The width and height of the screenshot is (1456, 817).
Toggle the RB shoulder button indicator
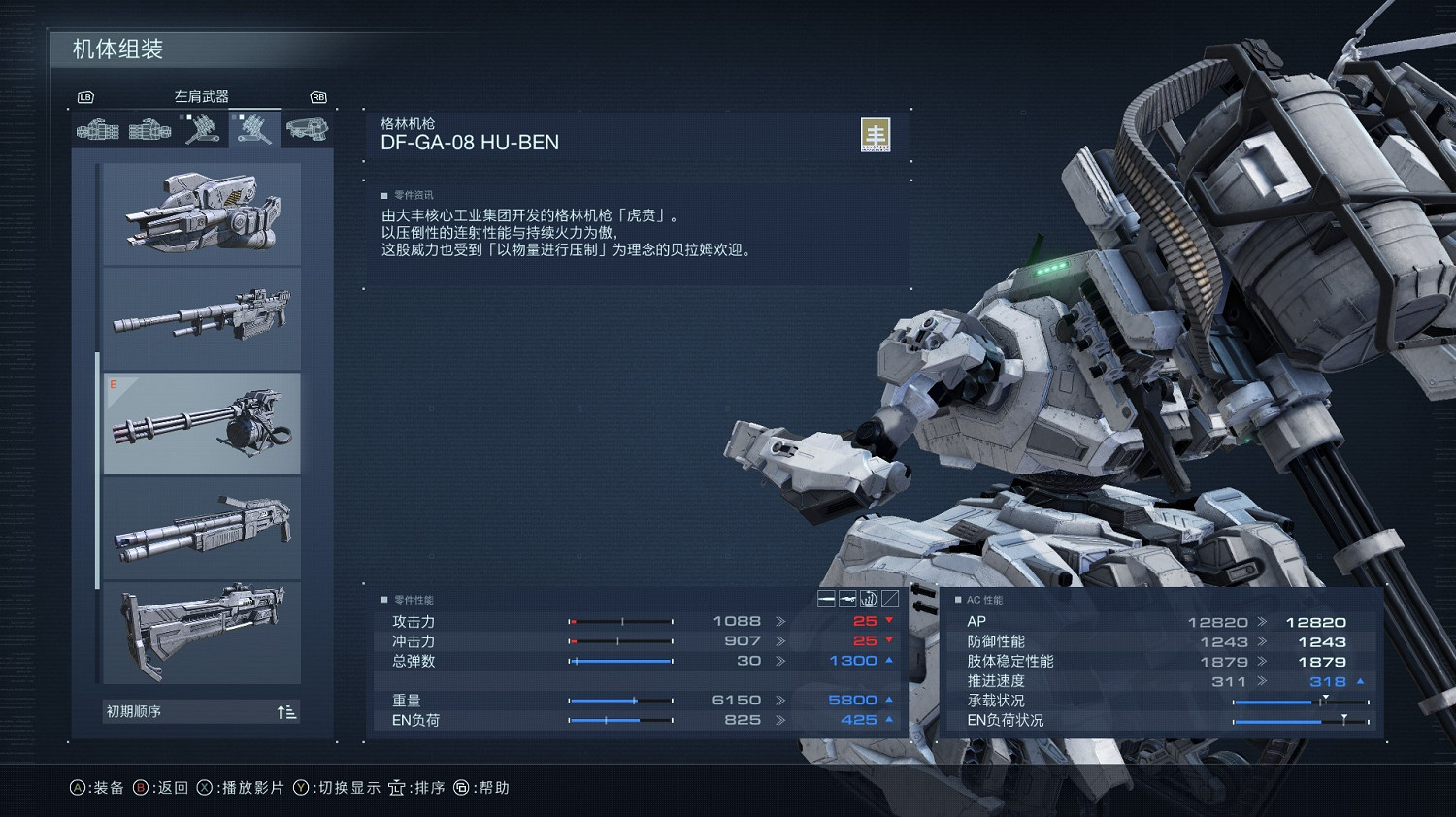tap(318, 97)
